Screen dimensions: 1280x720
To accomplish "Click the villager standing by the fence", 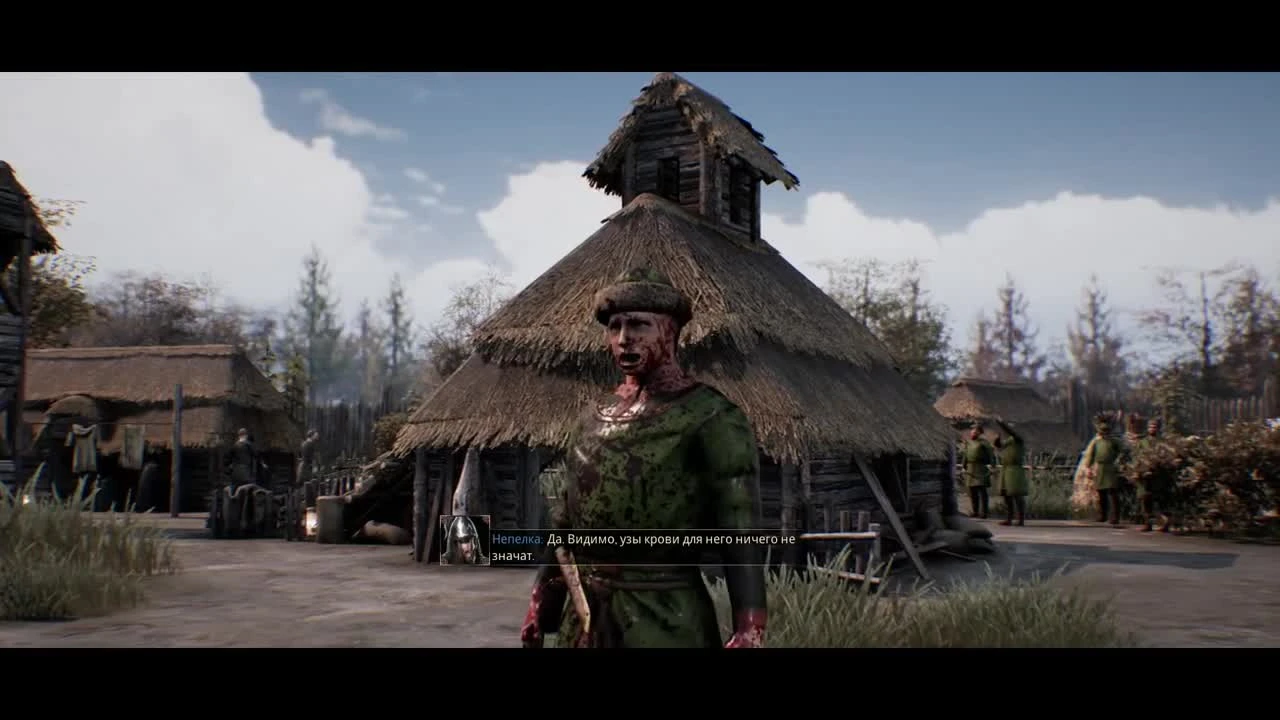I will (x=244, y=460).
